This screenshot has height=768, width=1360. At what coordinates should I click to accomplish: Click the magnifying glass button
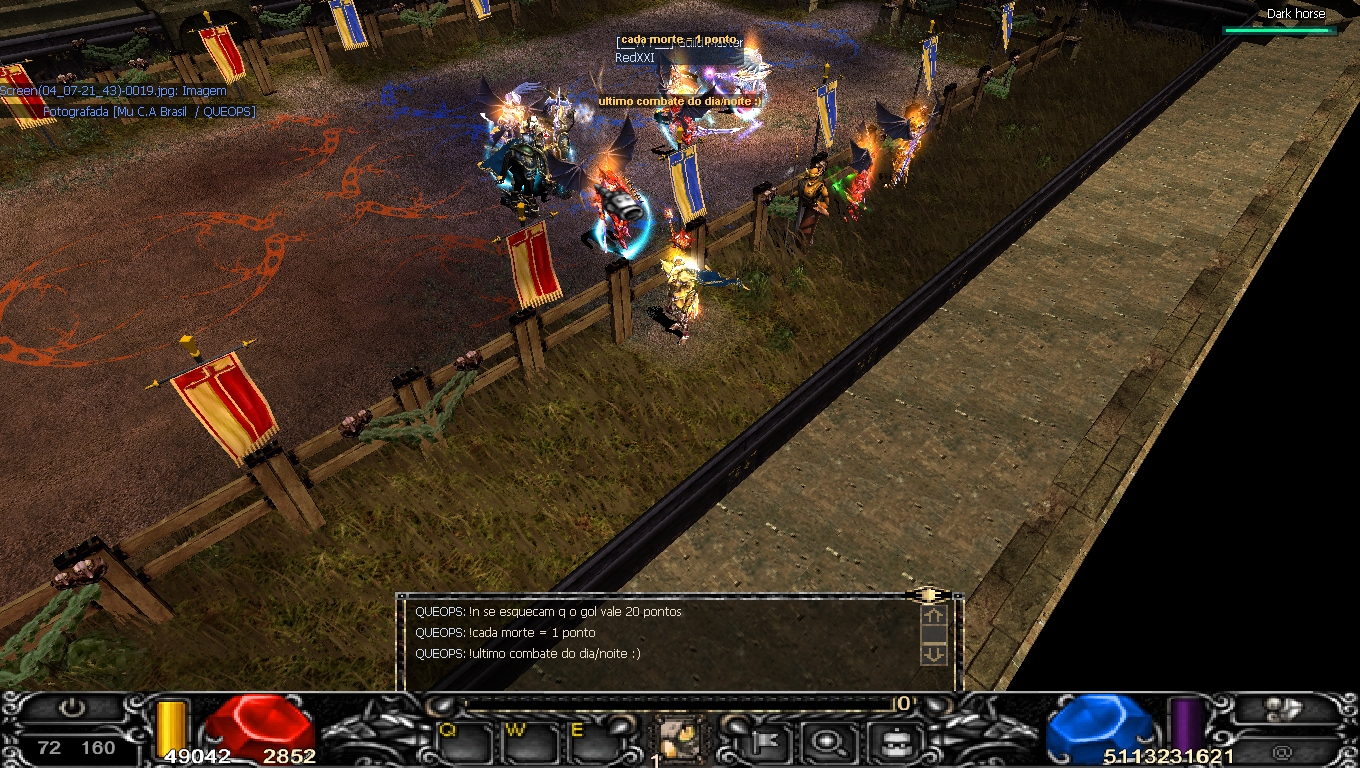coord(829,742)
